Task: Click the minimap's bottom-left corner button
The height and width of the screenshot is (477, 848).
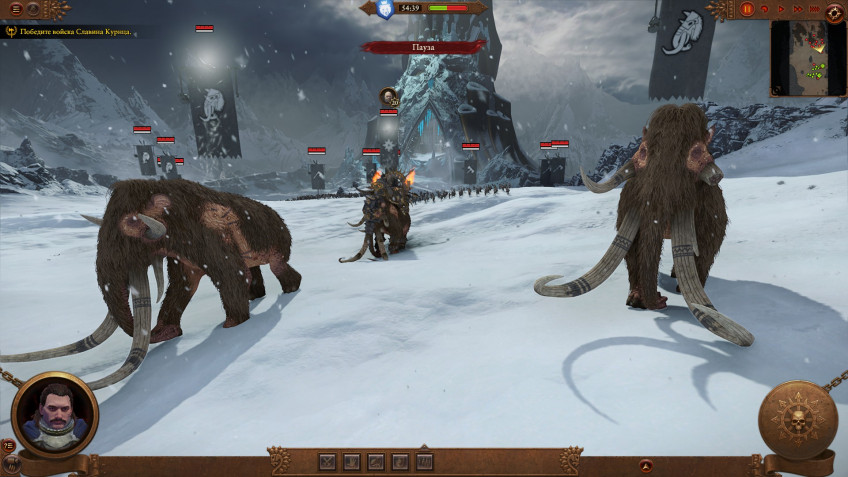Action: (x=775, y=93)
